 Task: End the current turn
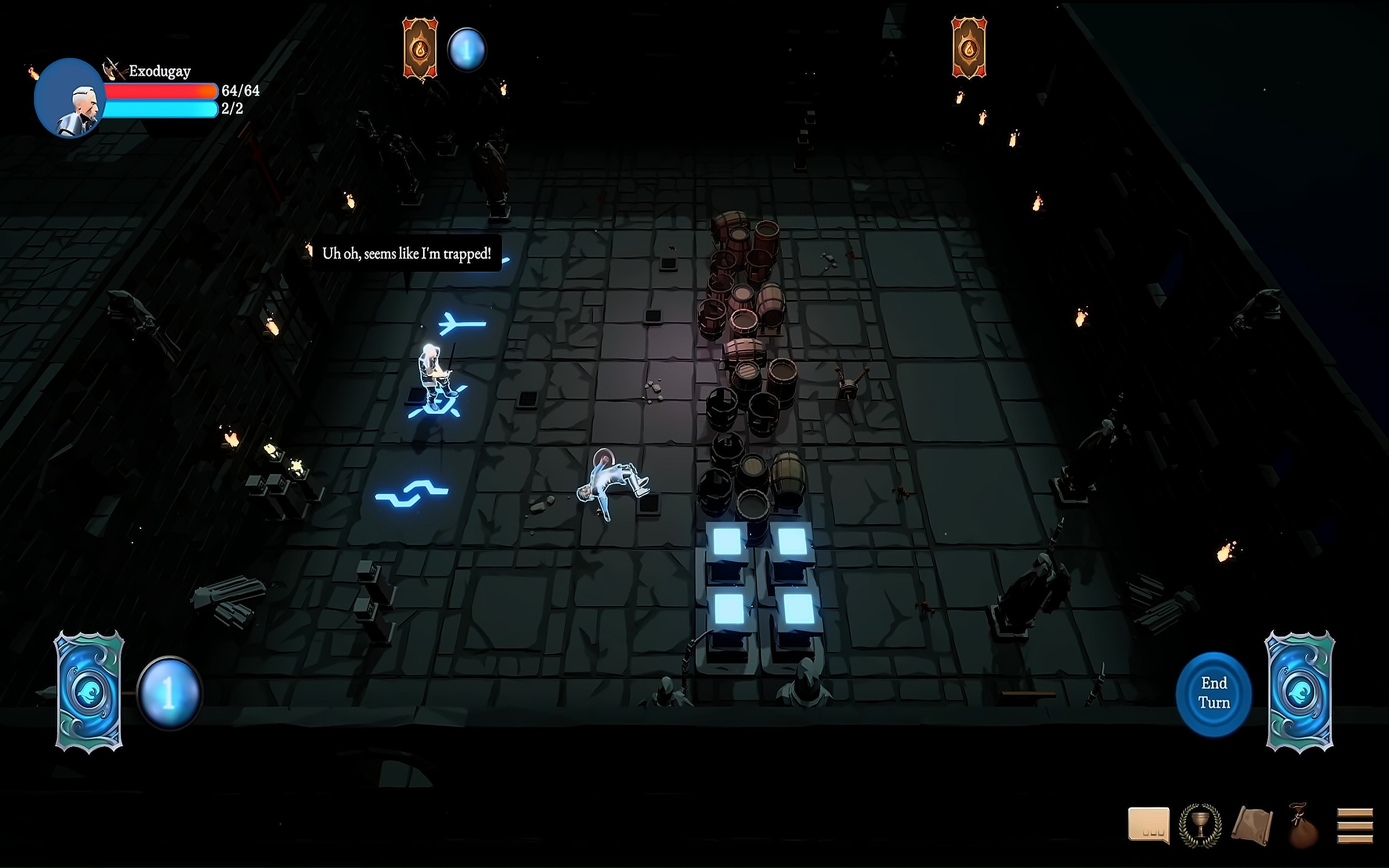1214,693
